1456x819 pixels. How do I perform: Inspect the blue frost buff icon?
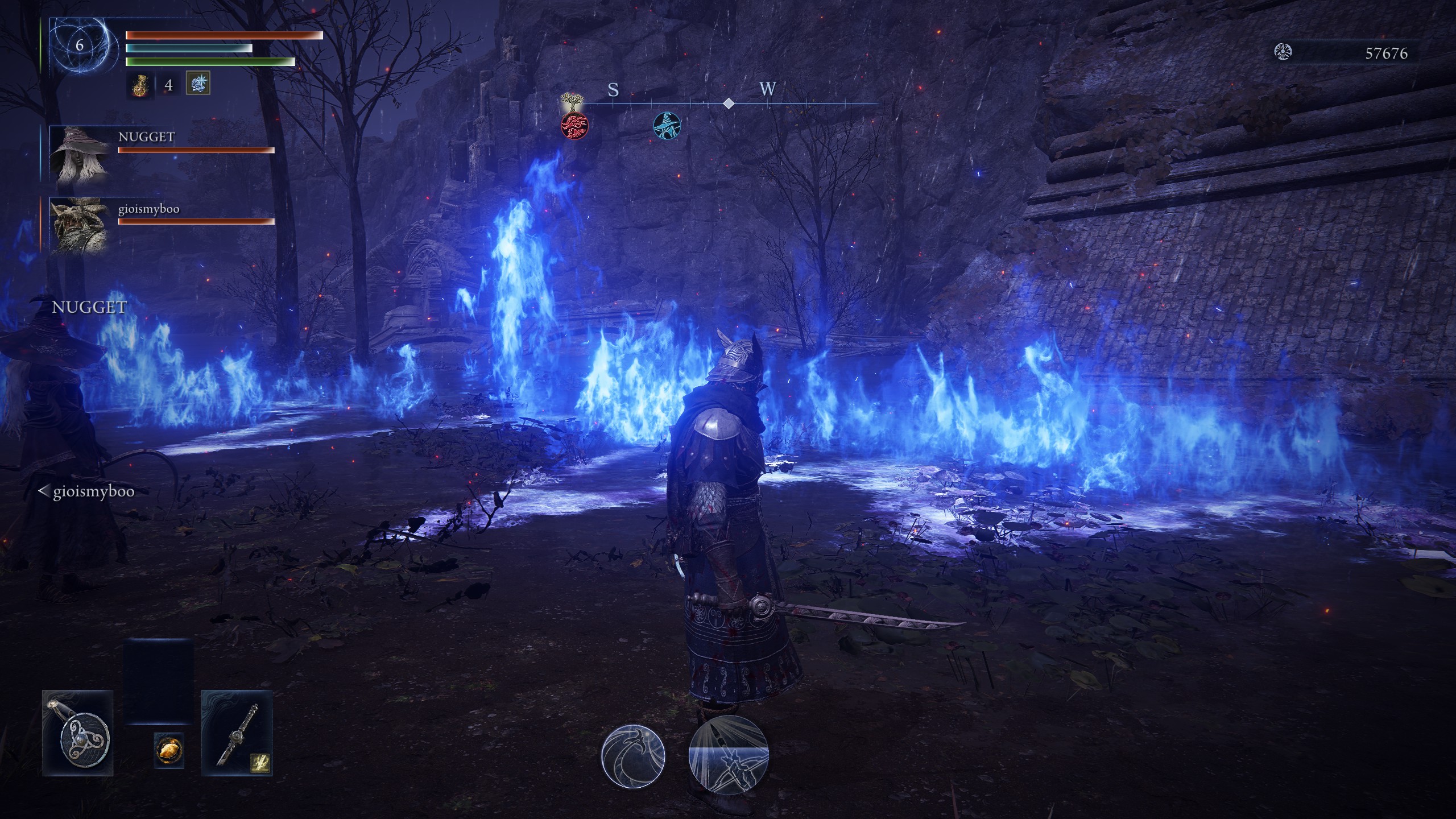tap(198, 83)
